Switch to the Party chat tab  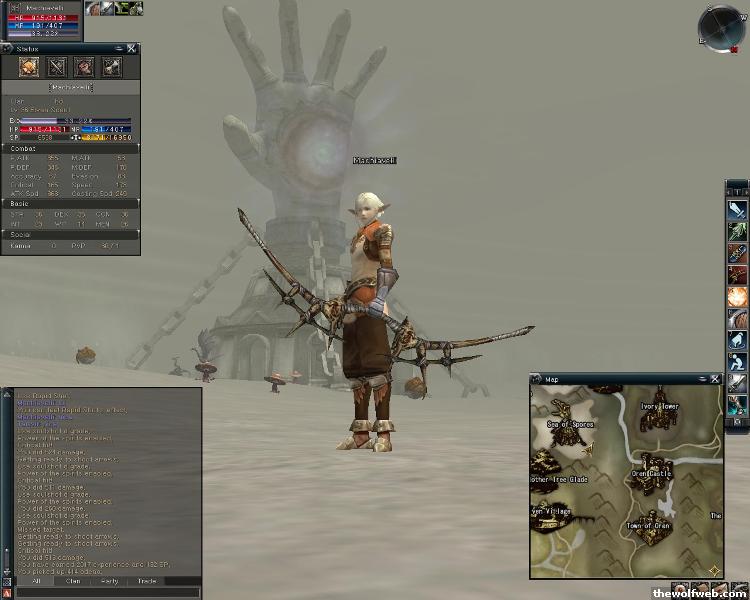110,580
